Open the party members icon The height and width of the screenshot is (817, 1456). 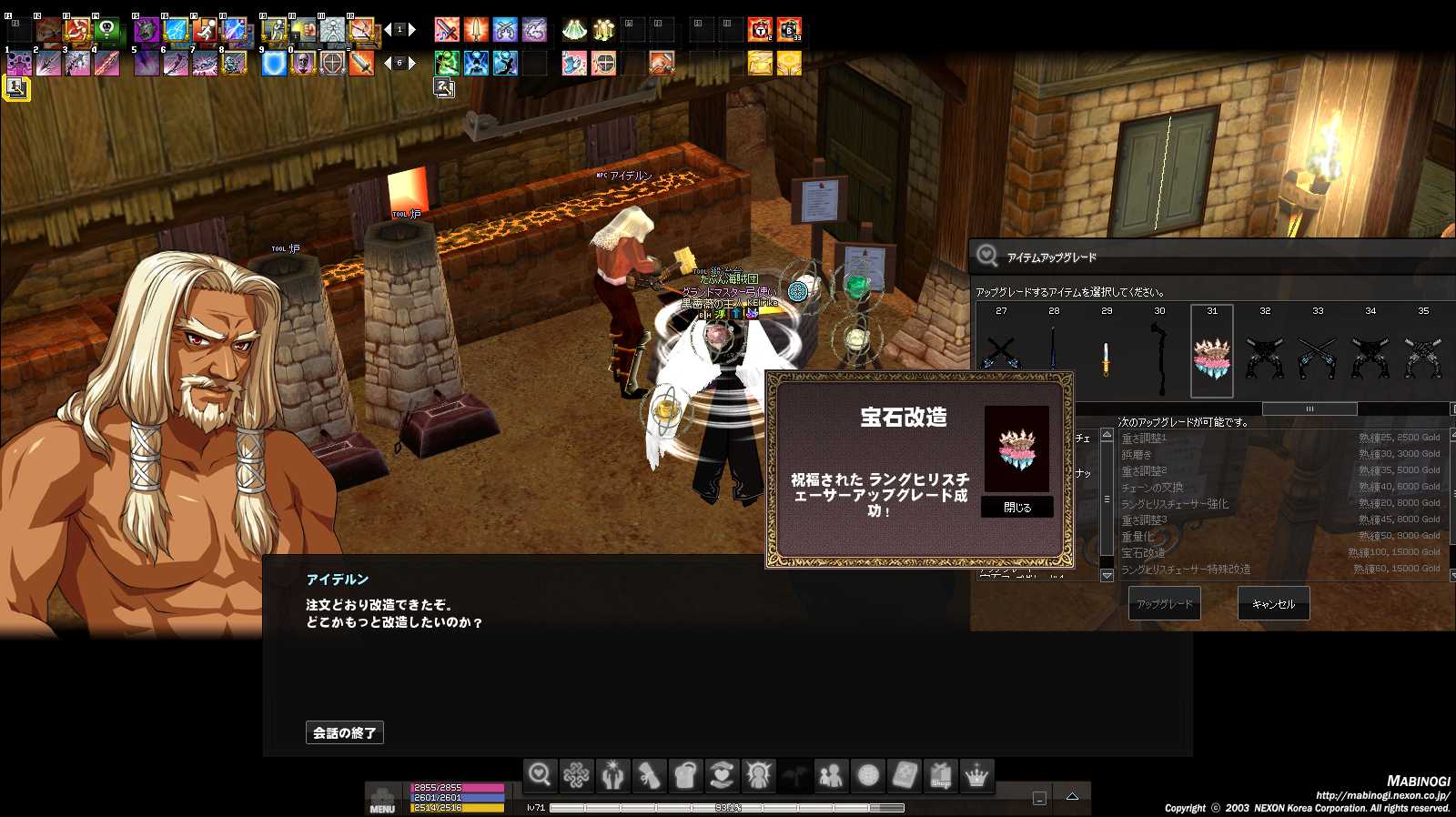pyautogui.click(x=832, y=774)
